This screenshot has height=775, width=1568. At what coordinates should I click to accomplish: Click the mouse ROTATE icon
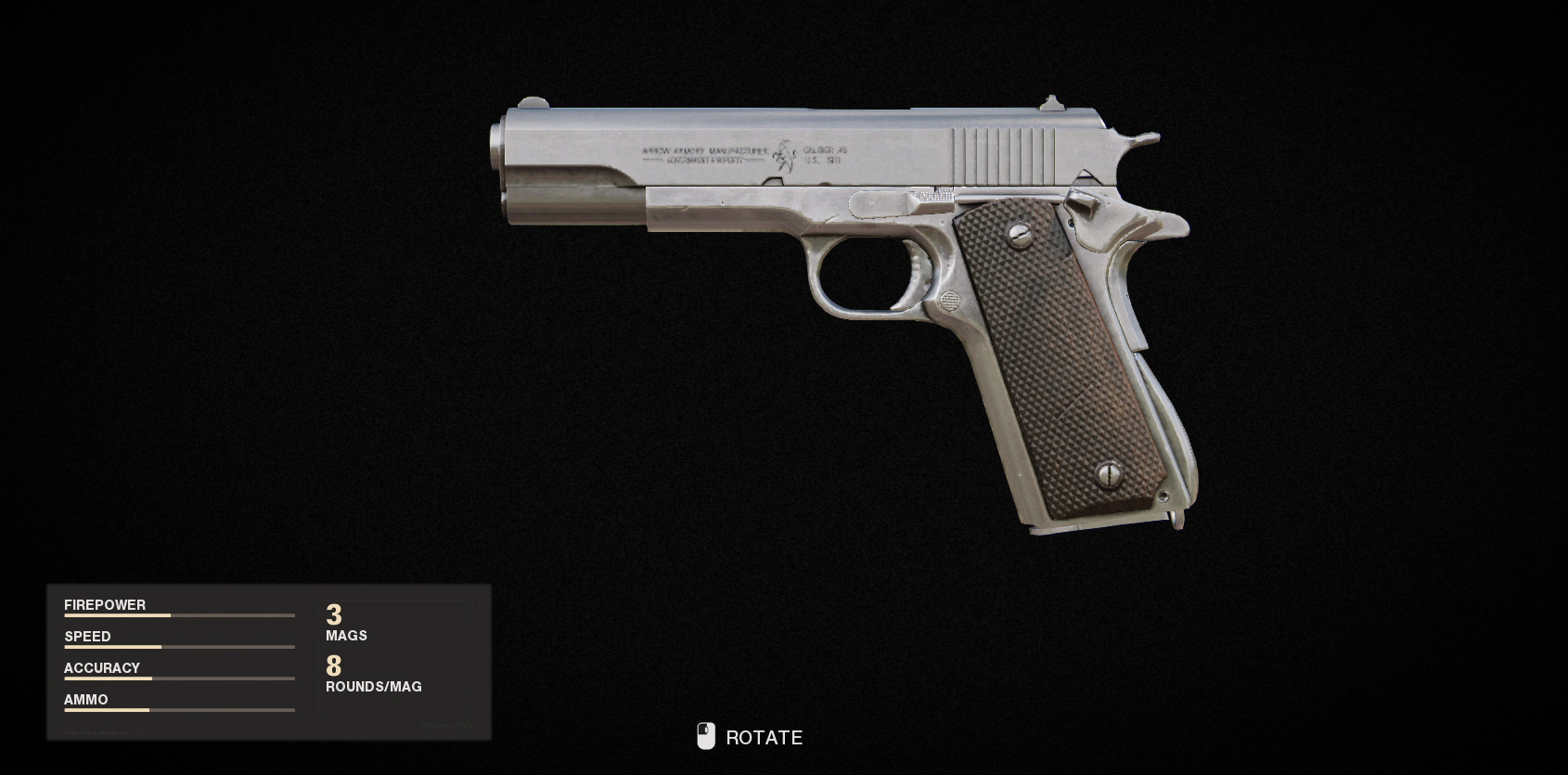pyautogui.click(x=707, y=736)
